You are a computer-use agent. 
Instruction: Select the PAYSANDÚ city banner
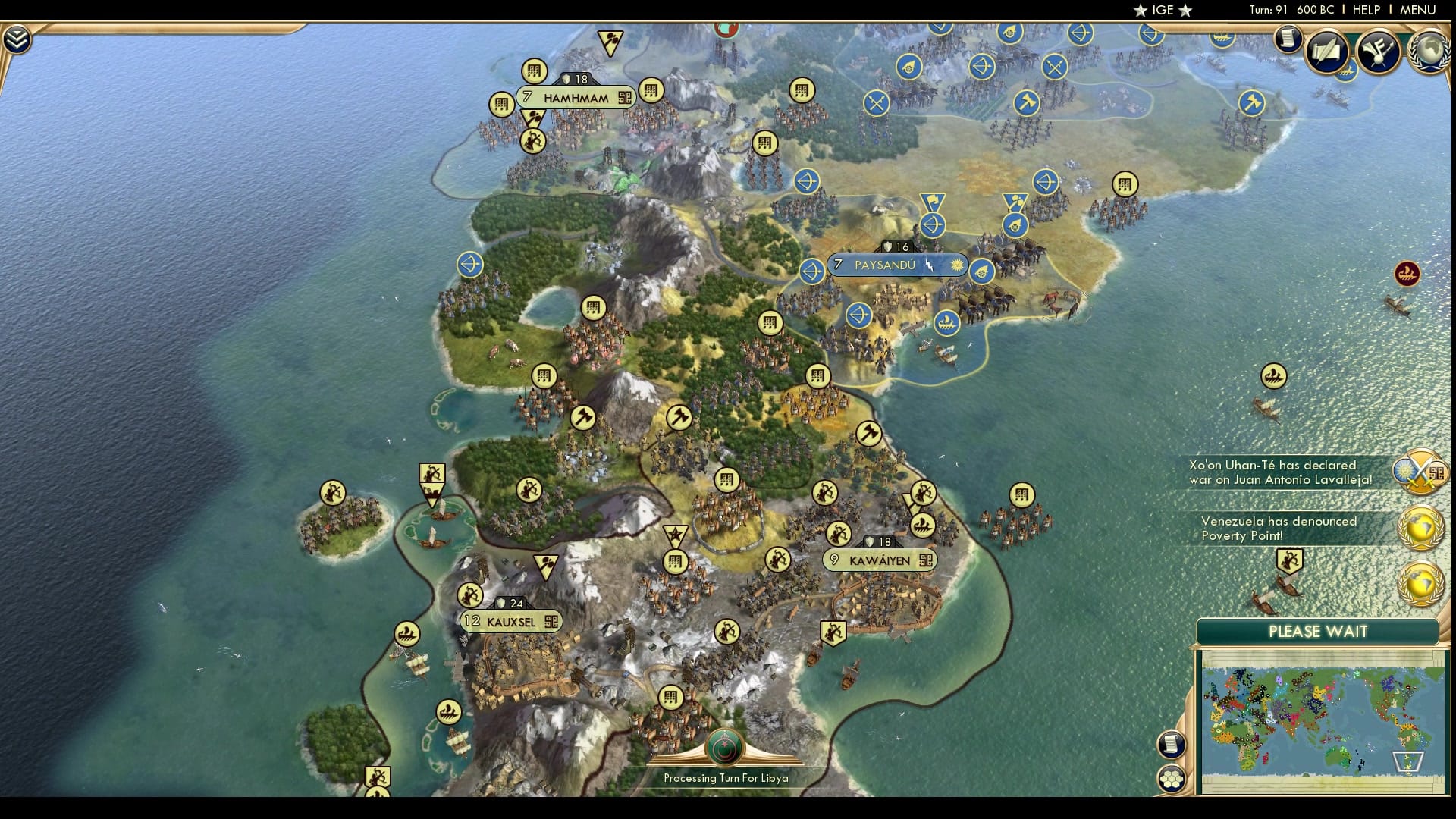coord(884,265)
